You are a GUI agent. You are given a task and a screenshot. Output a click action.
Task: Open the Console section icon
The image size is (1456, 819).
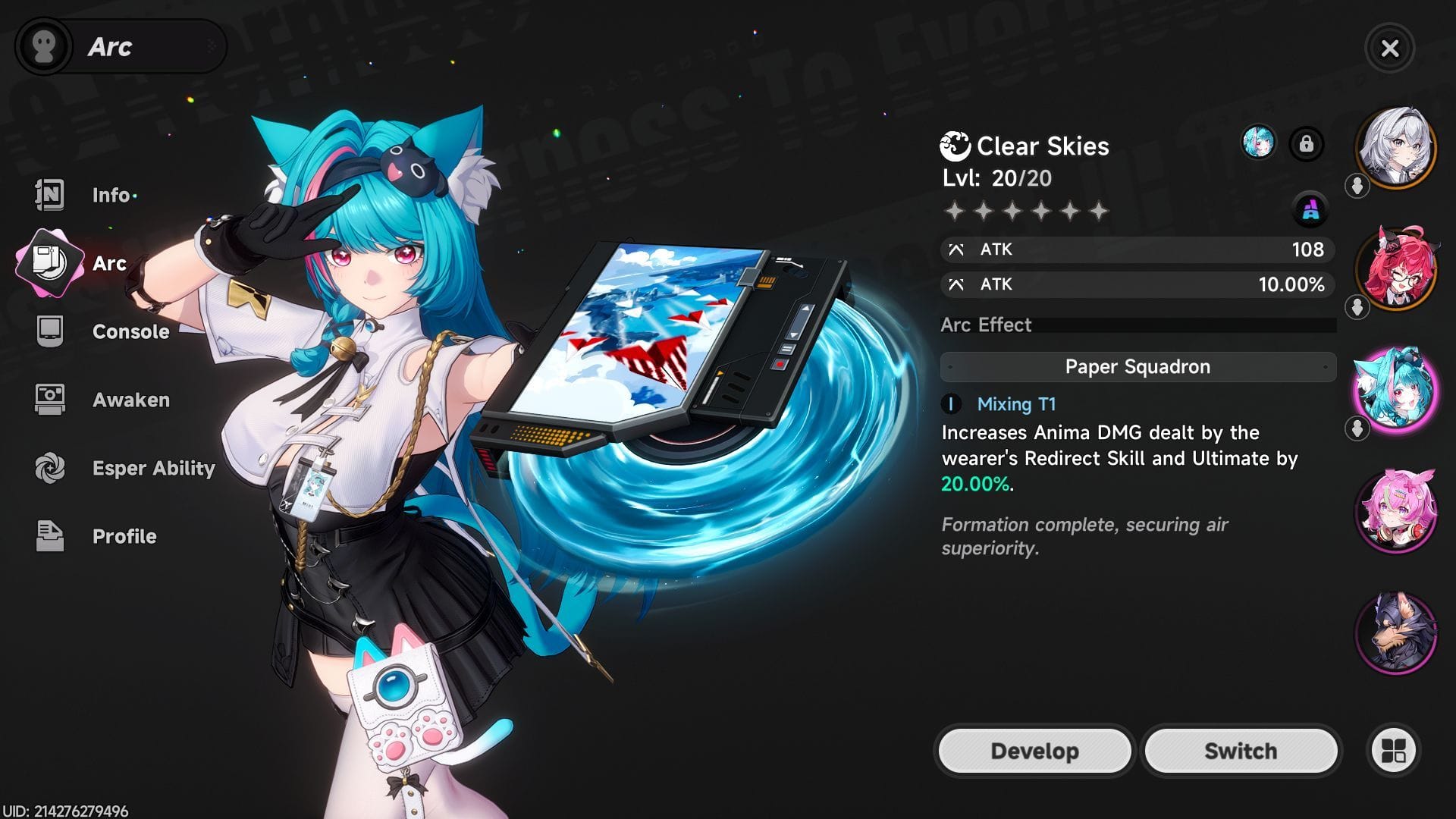coord(48,331)
